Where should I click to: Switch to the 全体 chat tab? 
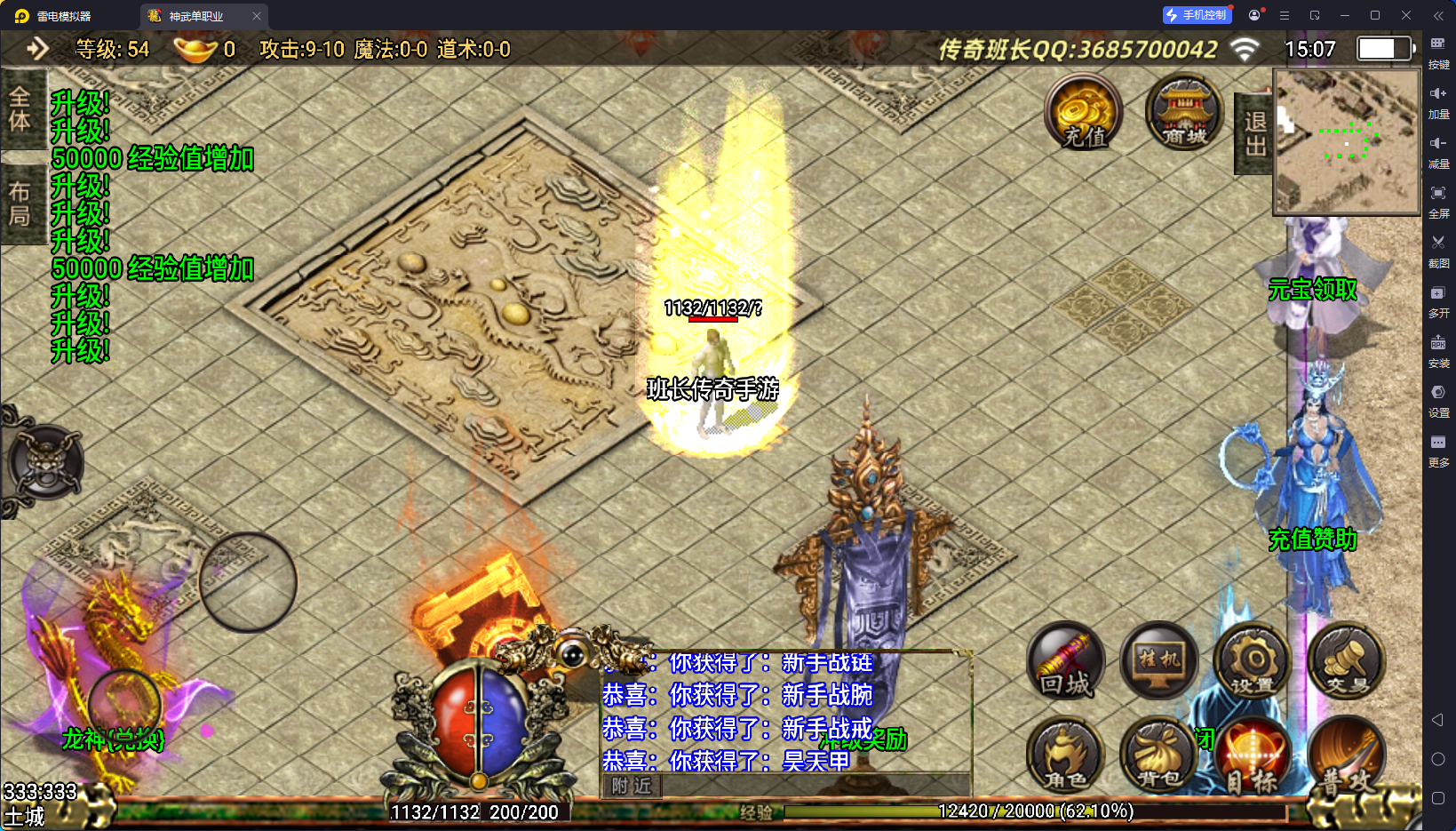pyautogui.click(x=20, y=109)
